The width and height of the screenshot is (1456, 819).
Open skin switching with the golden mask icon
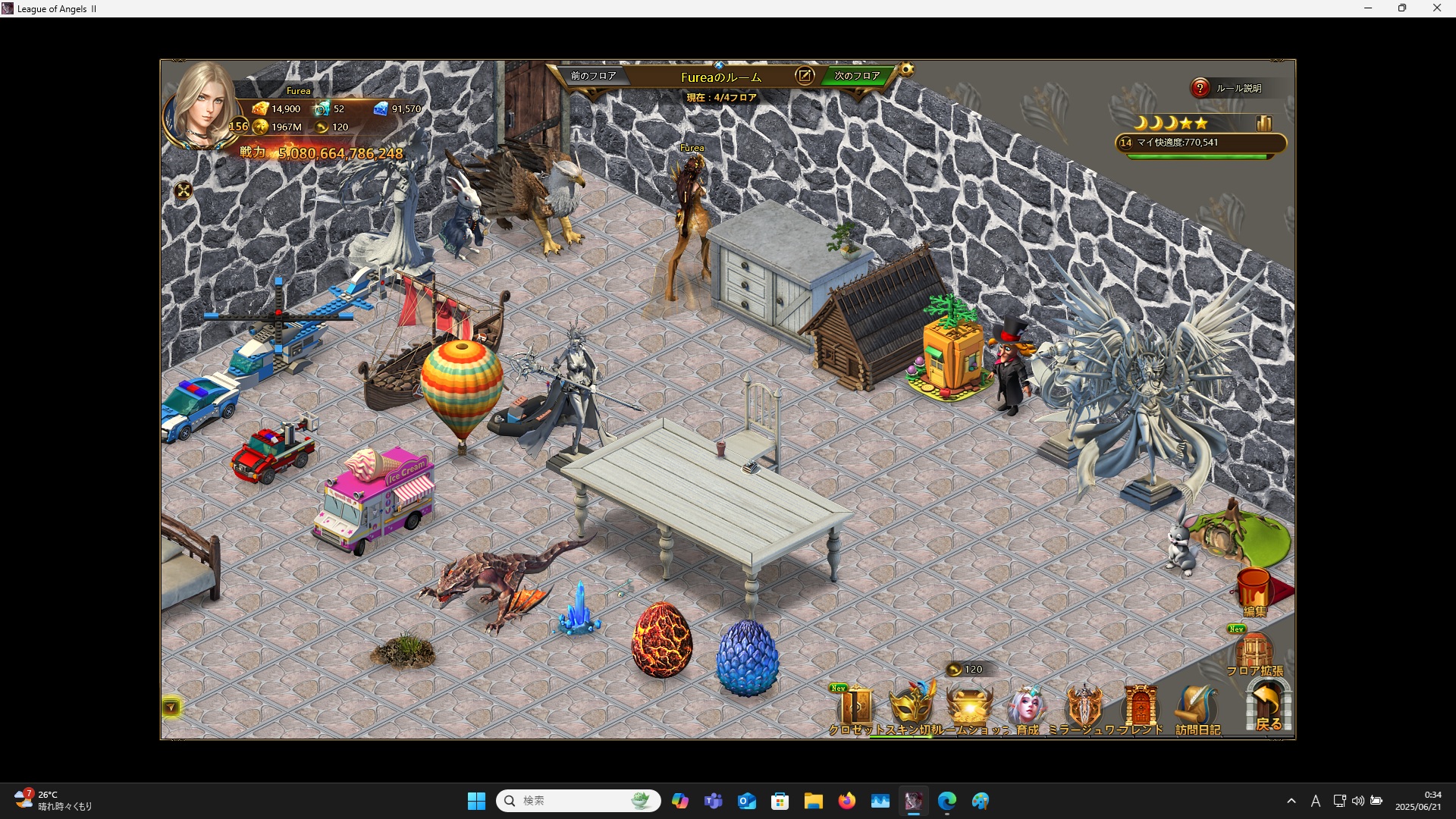912,707
